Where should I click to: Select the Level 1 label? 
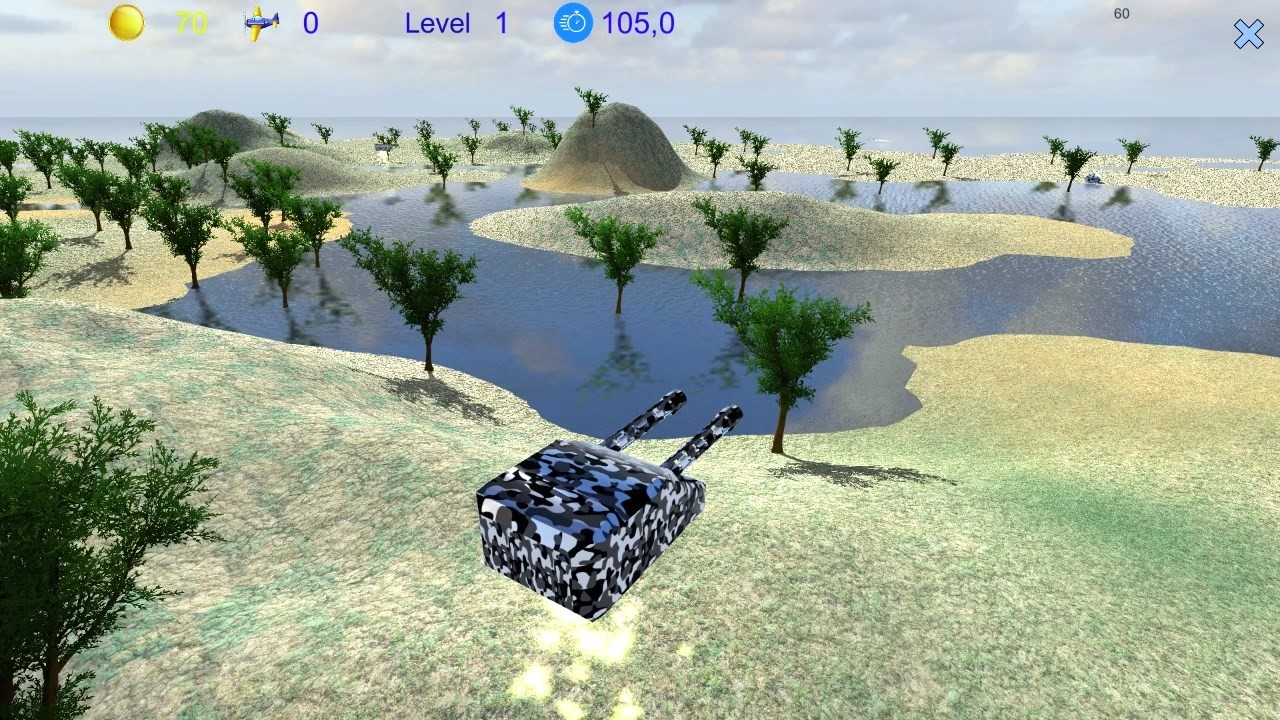(460, 23)
